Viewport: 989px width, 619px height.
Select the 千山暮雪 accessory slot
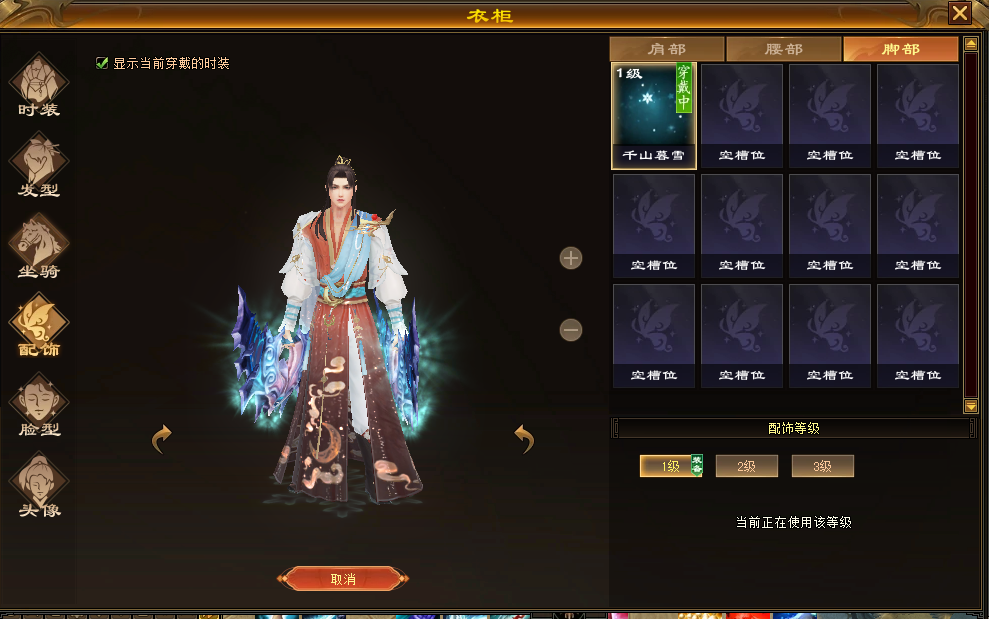click(654, 115)
